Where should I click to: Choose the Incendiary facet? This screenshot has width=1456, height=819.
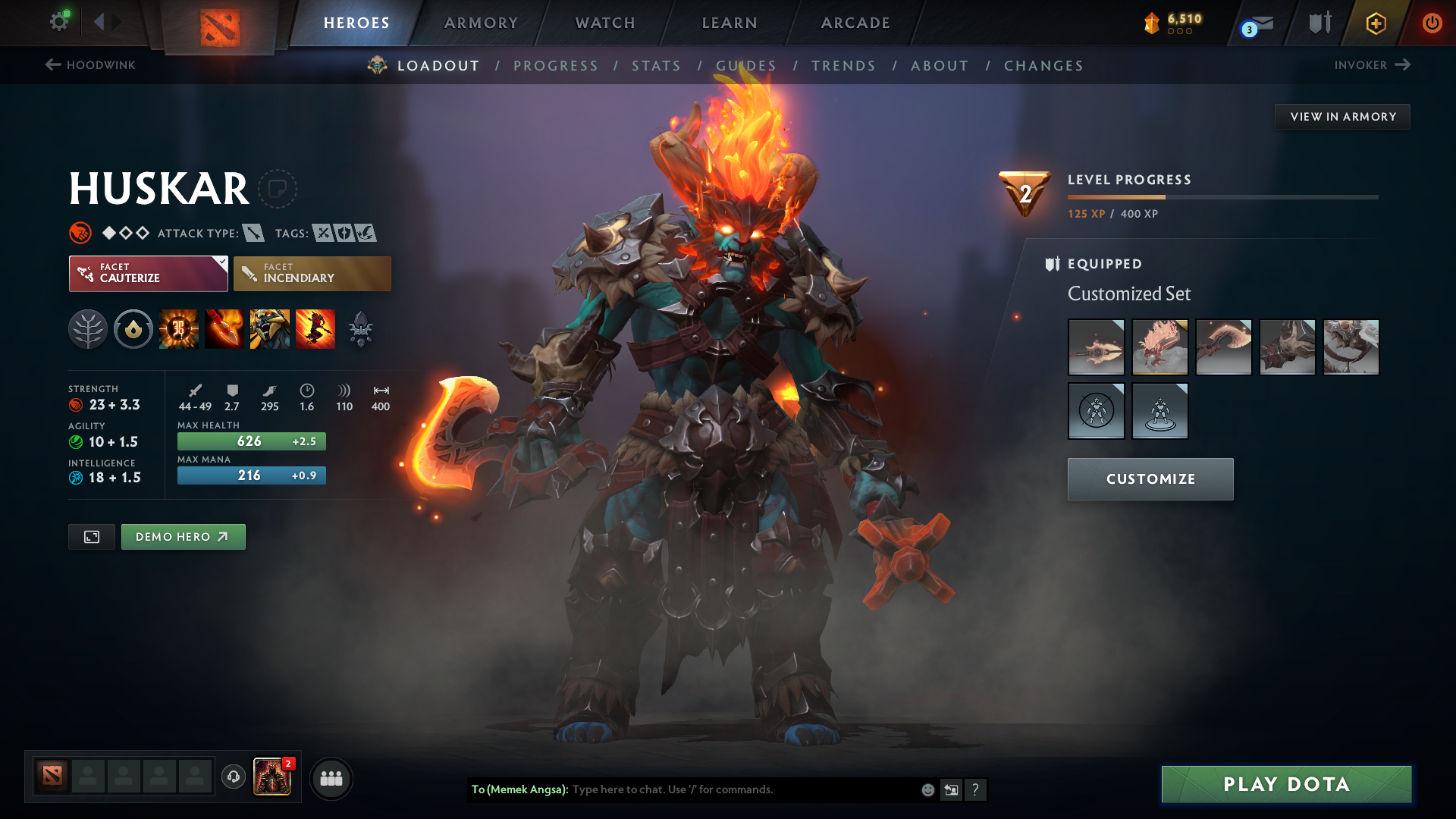(x=312, y=273)
